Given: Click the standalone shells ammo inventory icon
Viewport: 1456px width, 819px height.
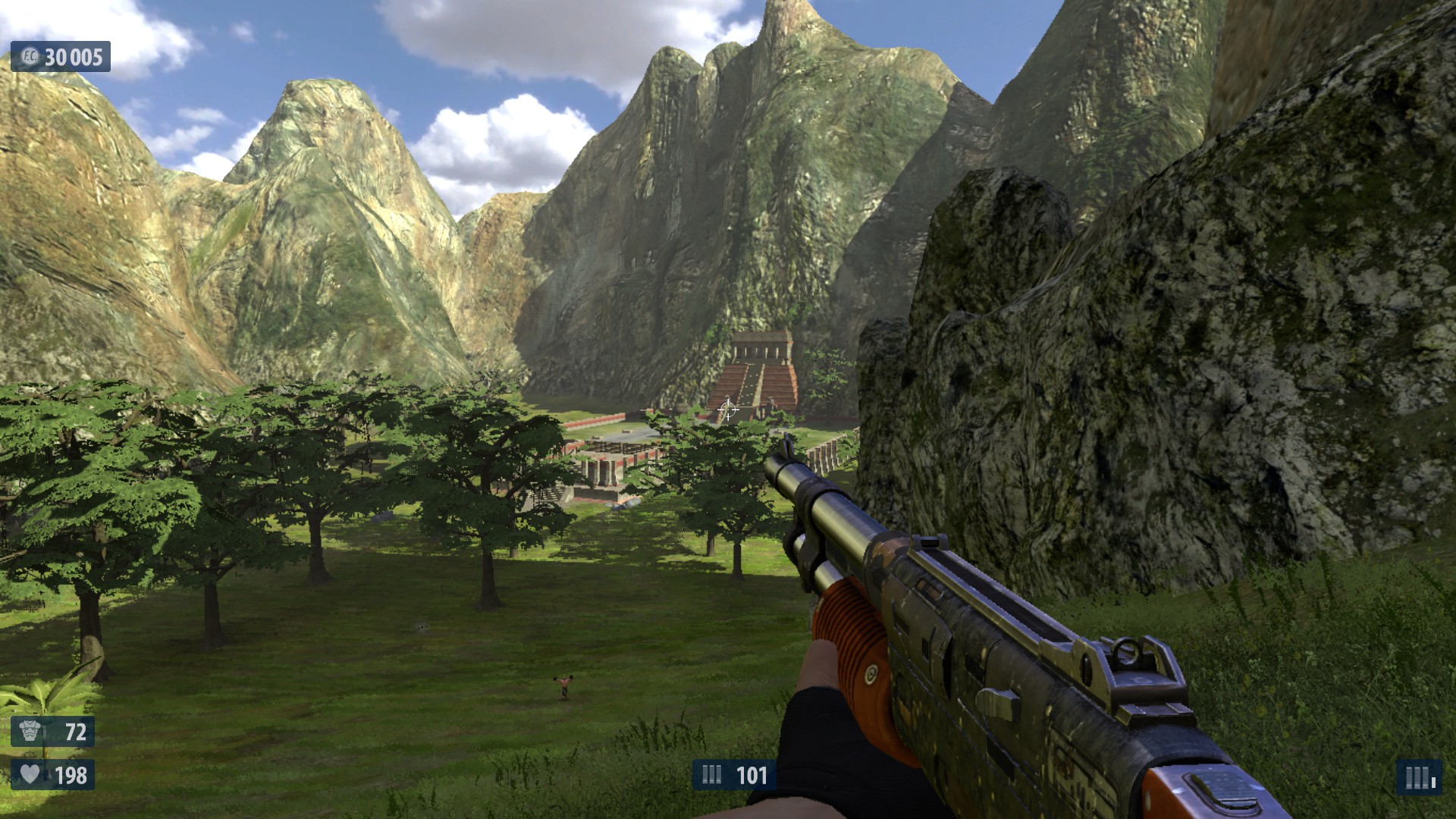Looking at the screenshot, I should point(1419,777).
